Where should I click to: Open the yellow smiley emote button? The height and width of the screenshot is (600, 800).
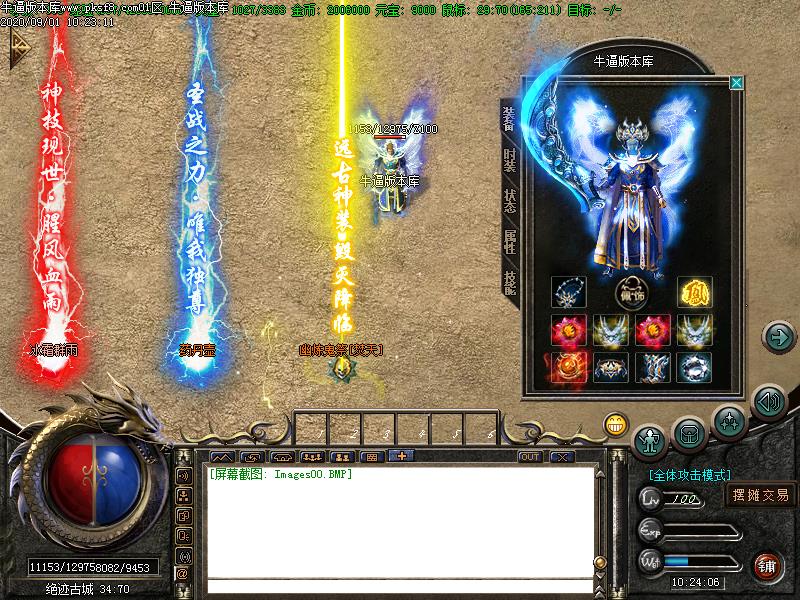point(615,424)
